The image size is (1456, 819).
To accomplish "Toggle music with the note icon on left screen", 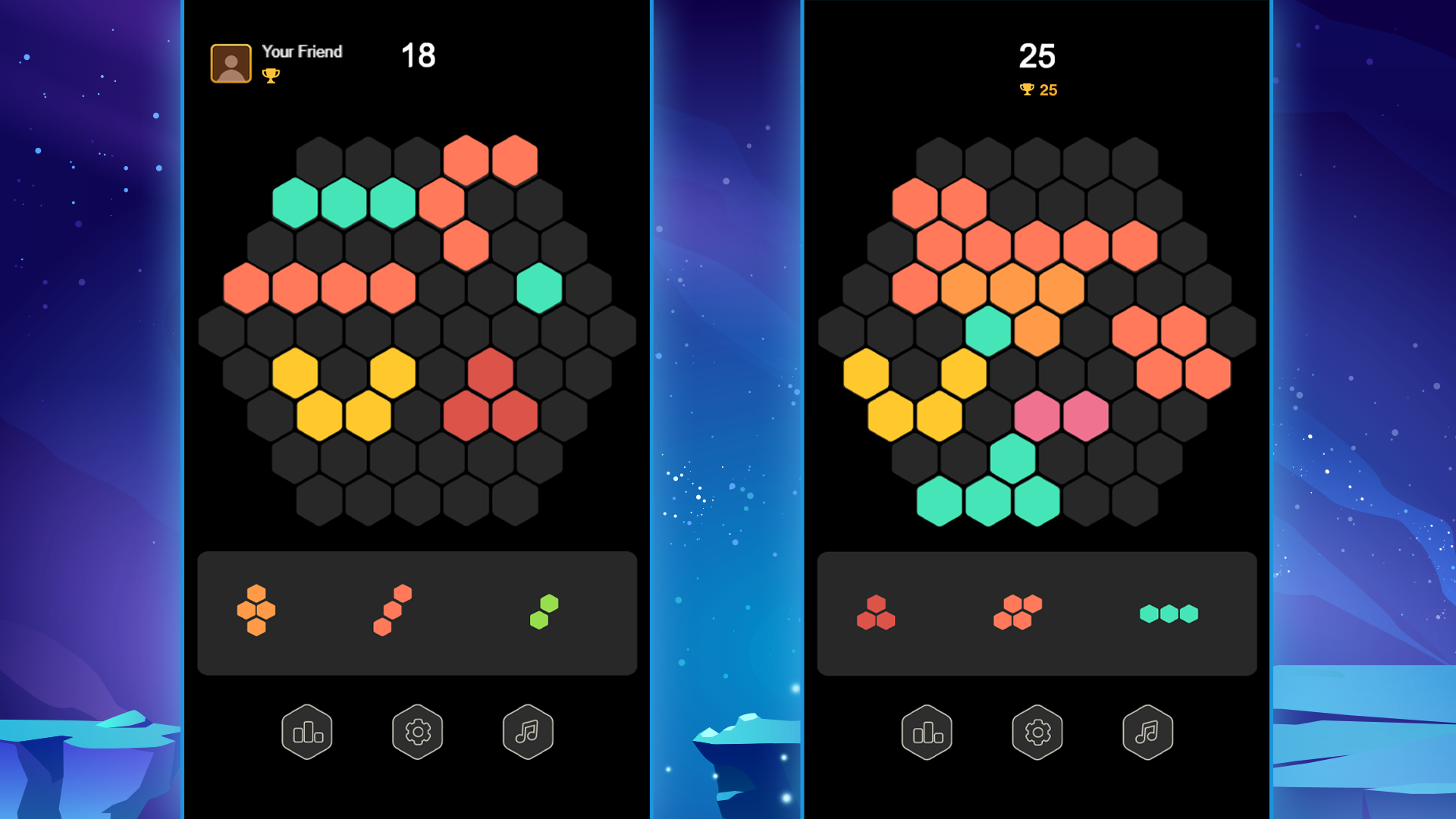I will click(x=528, y=730).
